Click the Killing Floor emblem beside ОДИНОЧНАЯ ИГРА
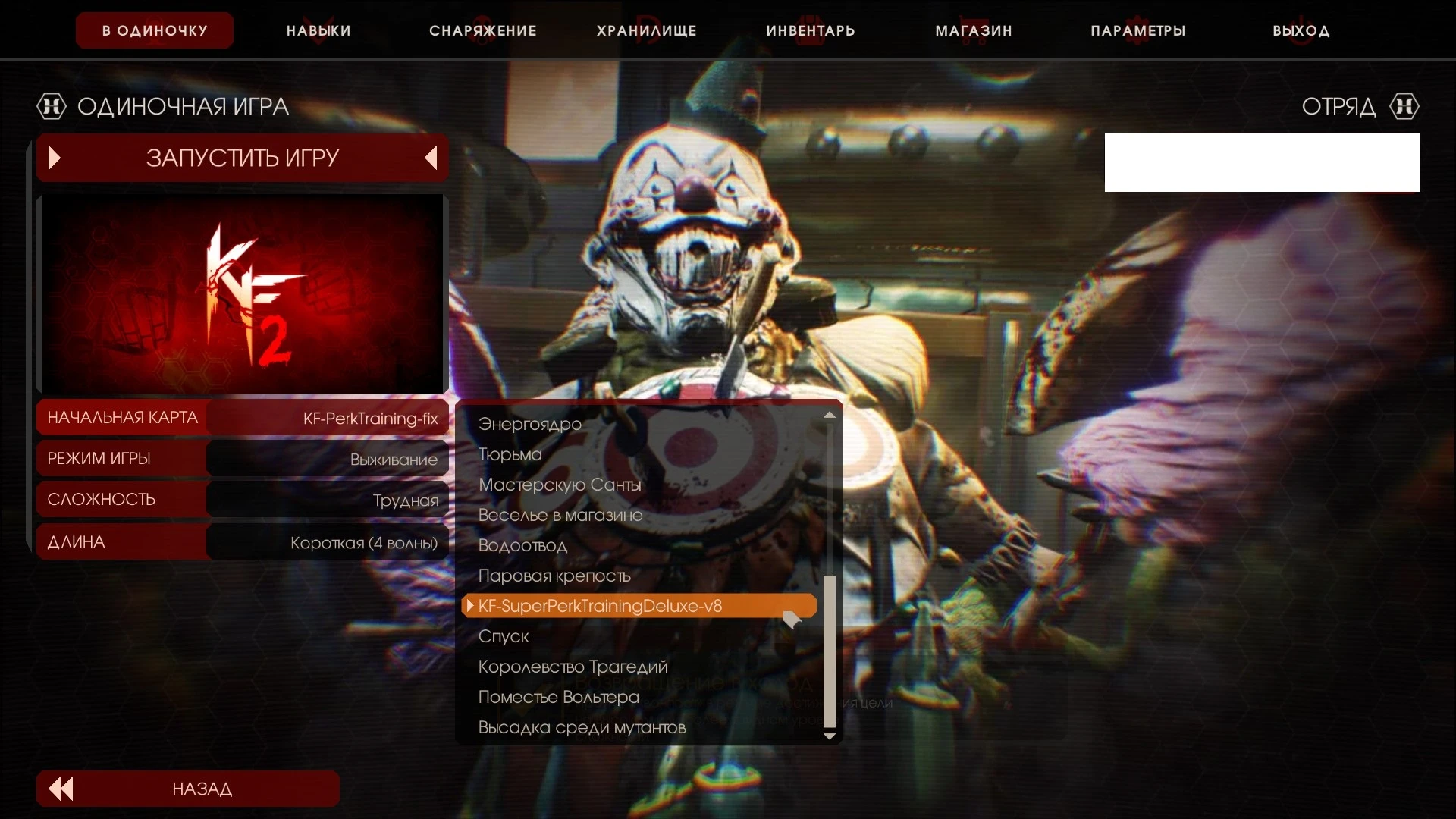Image resolution: width=1456 pixels, height=819 pixels. (52, 105)
